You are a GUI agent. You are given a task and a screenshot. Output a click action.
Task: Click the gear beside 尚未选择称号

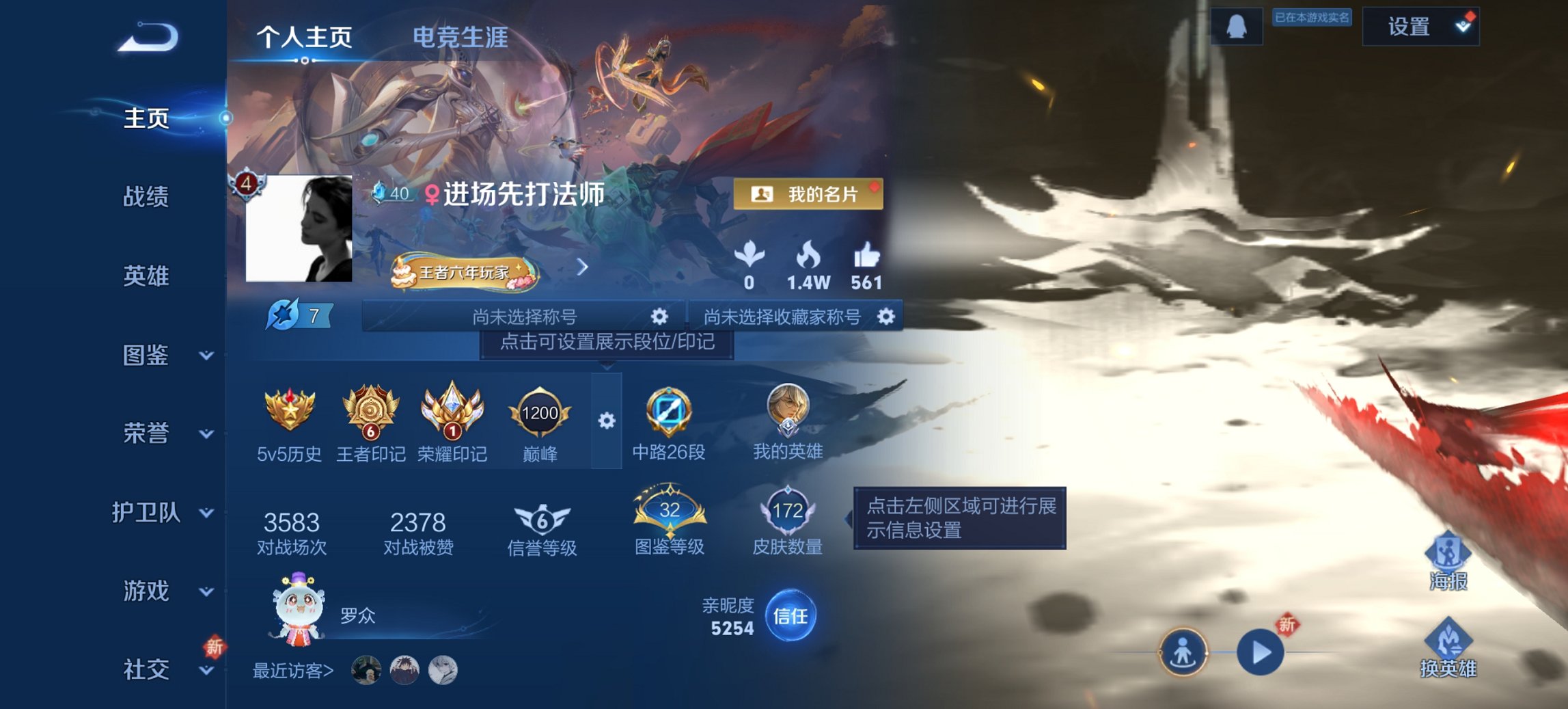[x=658, y=318]
